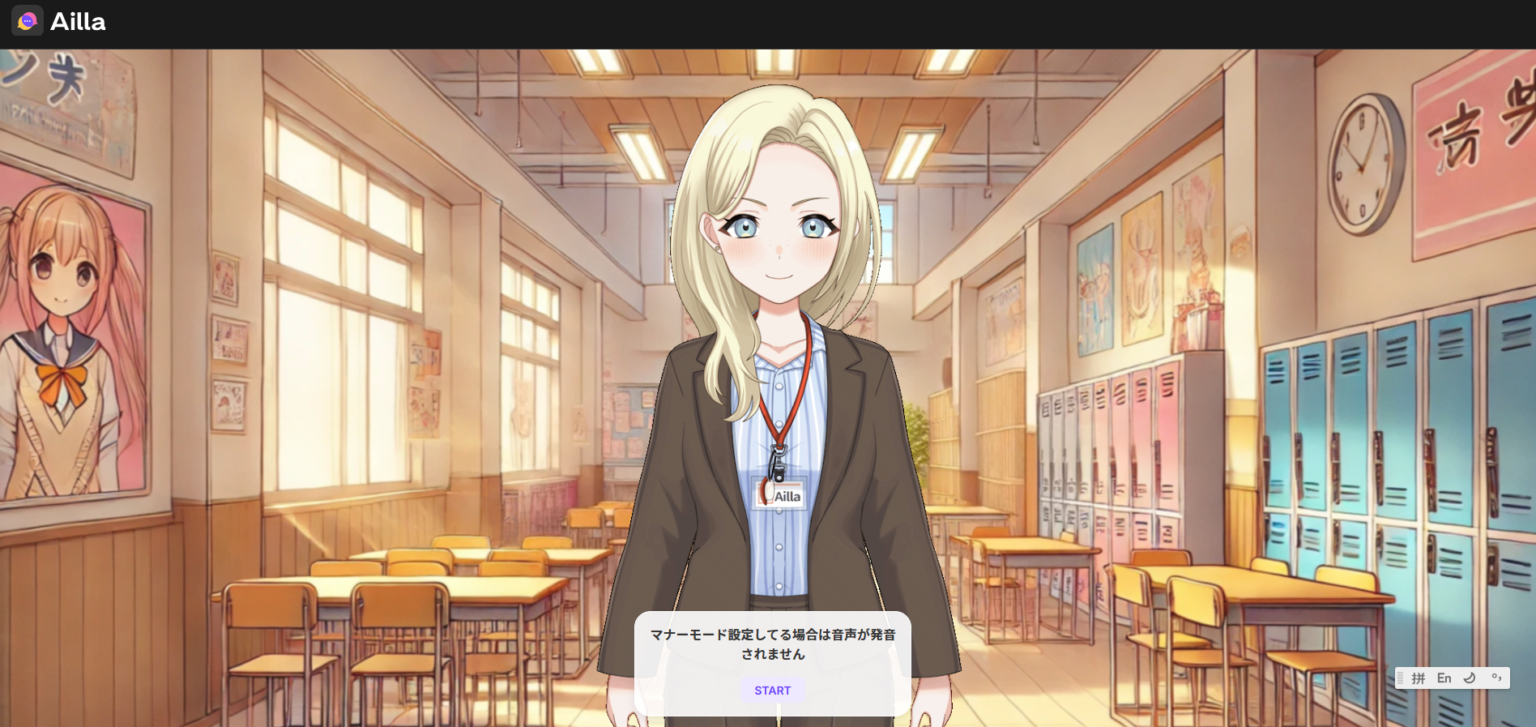
Task: Click the drag-handle icon of the IME toolbar
Action: [x=1400, y=678]
